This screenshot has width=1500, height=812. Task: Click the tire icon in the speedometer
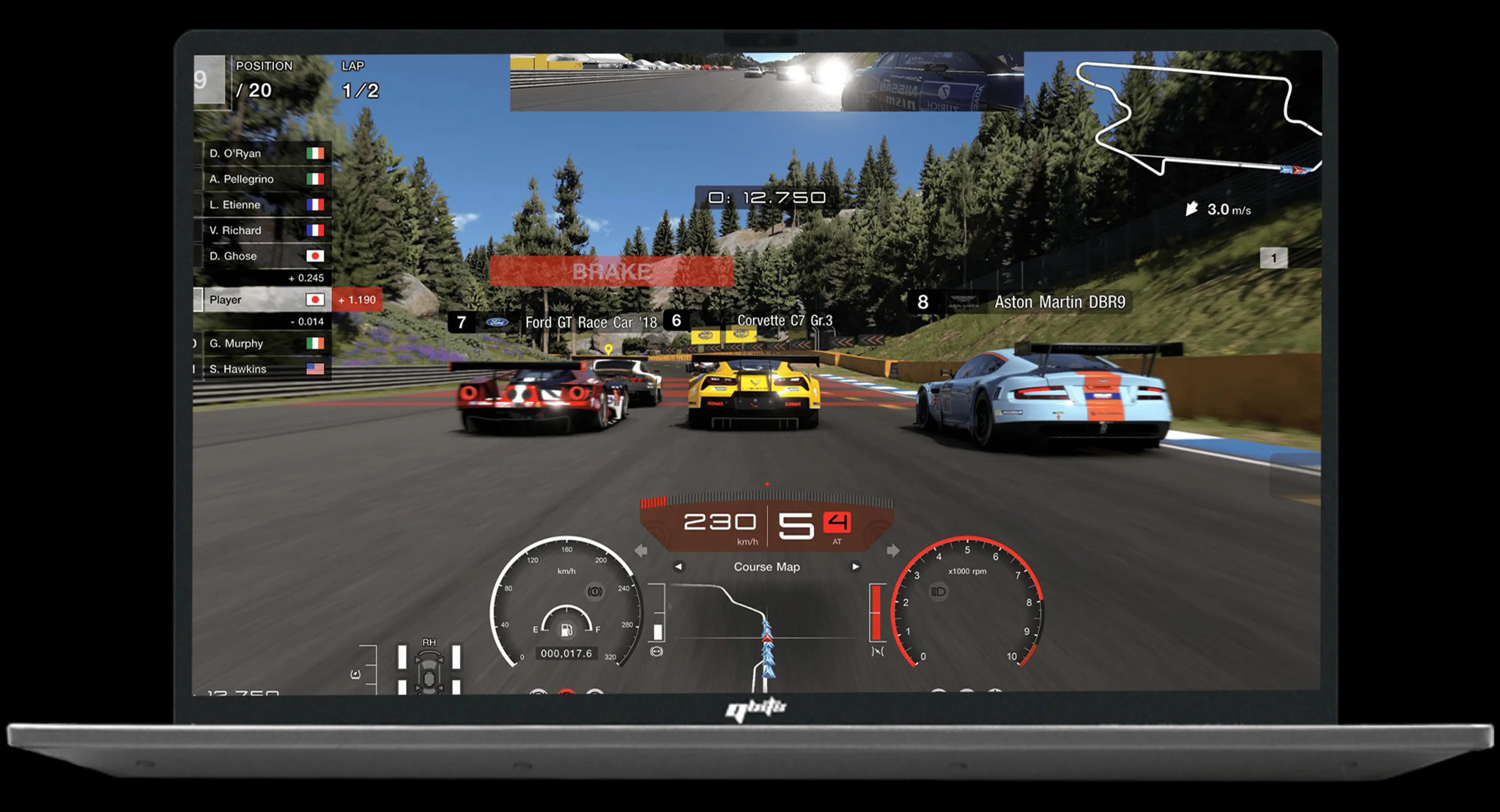pyautogui.click(x=595, y=591)
